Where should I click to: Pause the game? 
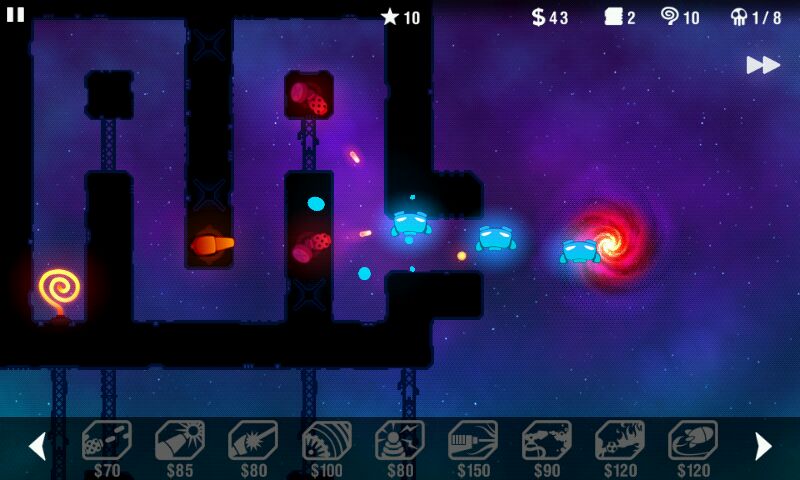coord(15,14)
